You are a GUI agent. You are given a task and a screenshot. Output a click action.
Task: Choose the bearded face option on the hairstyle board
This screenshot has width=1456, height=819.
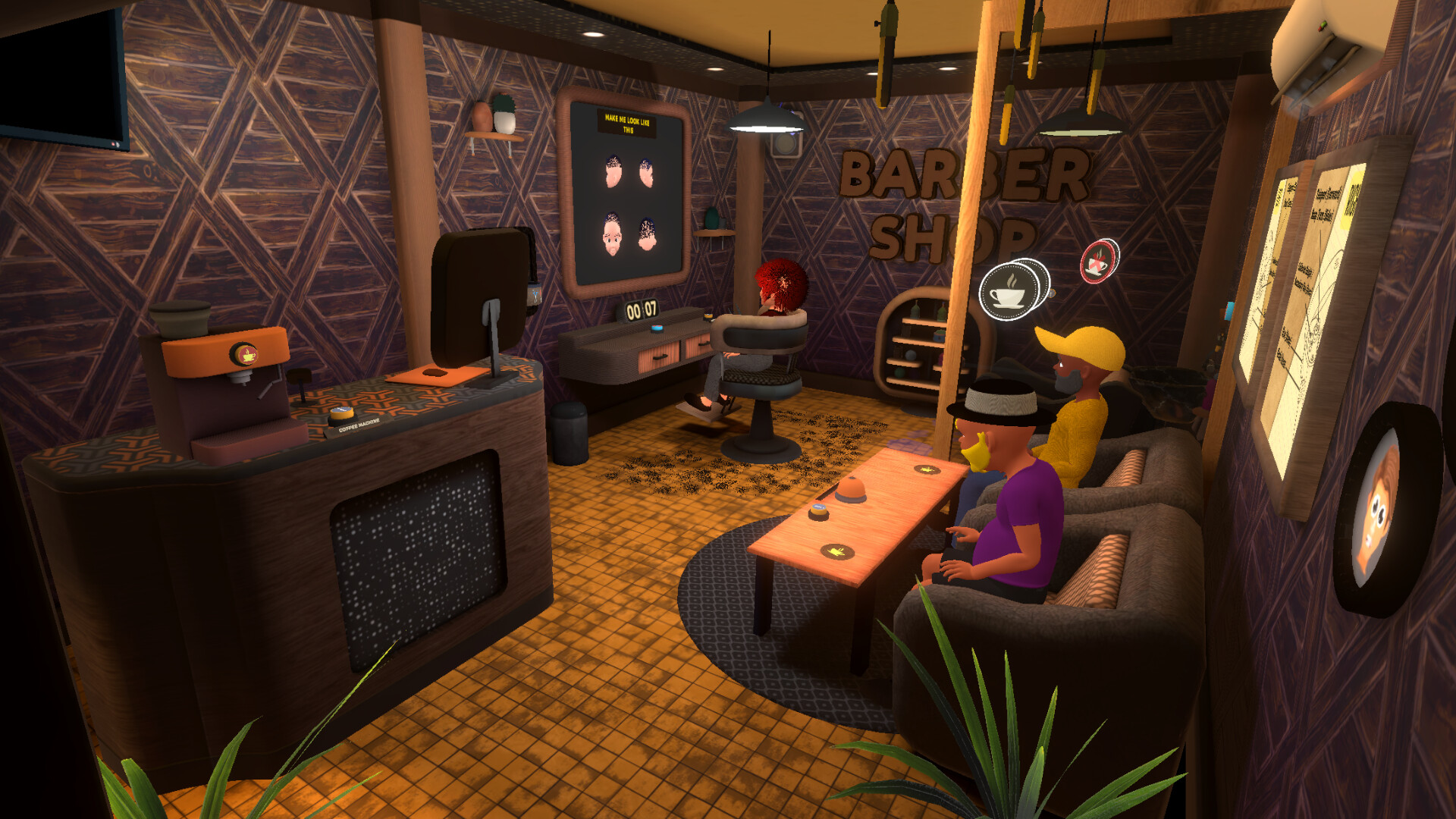click(x=612, y=234)
